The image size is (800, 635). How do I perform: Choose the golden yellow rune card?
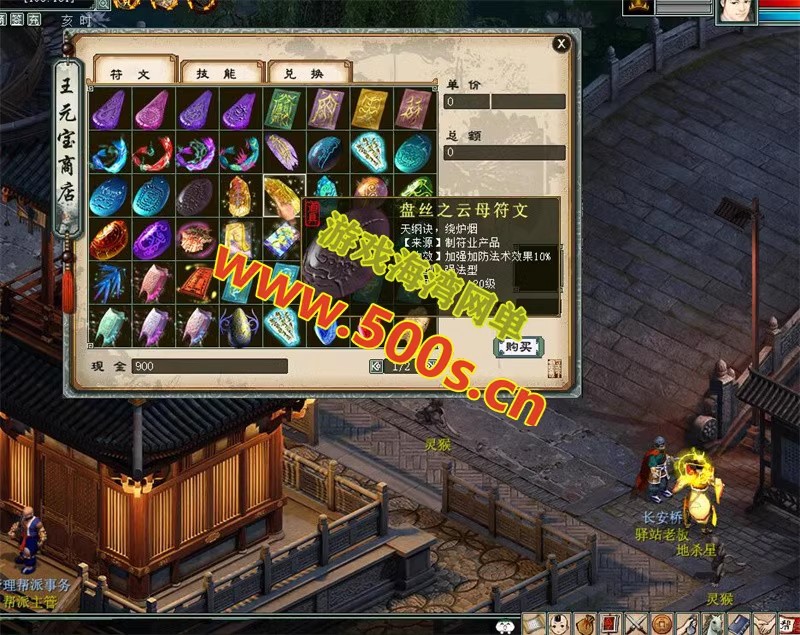click(x=369, y=107)
